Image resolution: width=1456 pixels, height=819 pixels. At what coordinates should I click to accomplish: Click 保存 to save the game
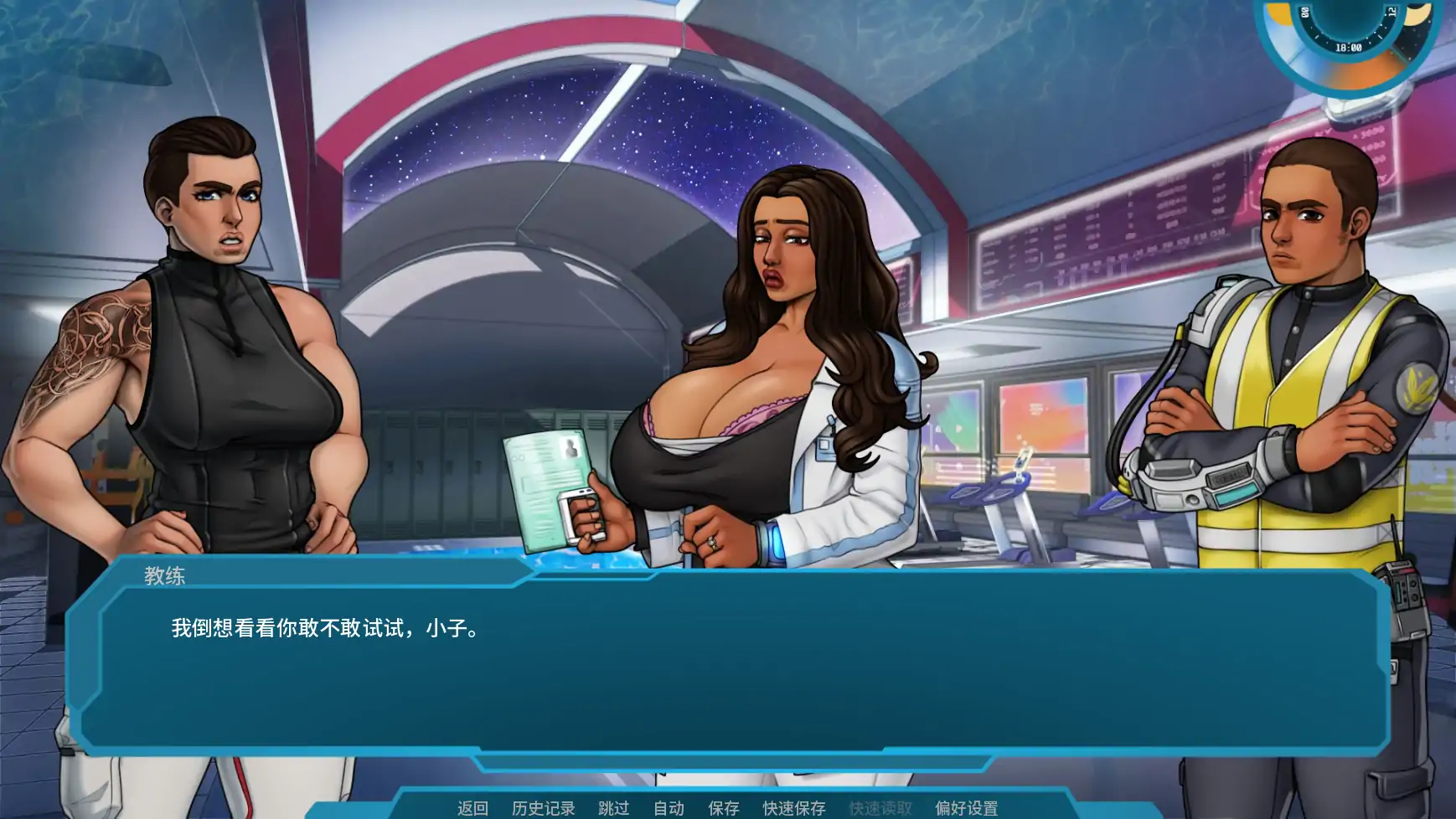[723, 807]
